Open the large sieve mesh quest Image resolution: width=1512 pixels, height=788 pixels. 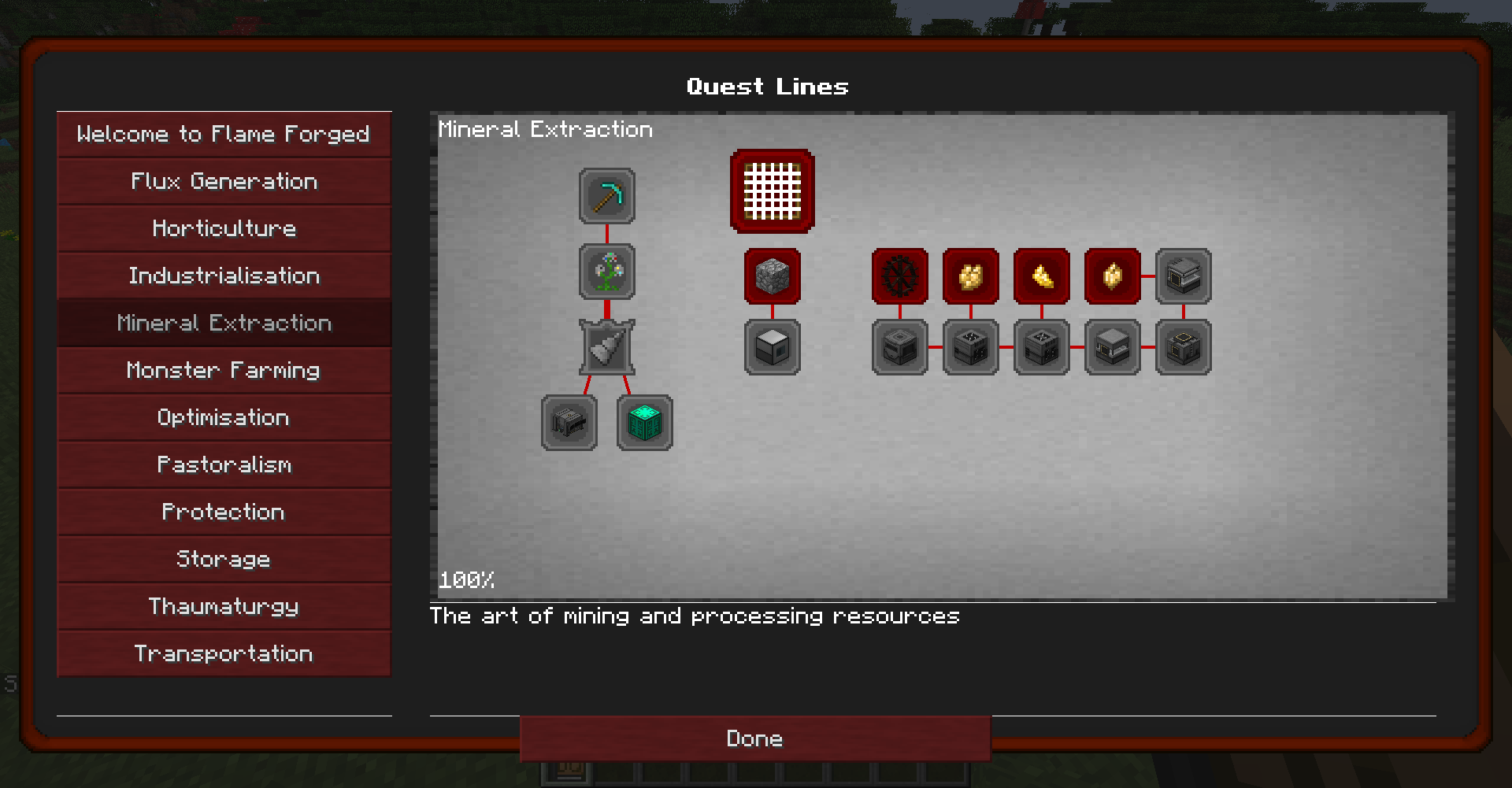point(771,191)
